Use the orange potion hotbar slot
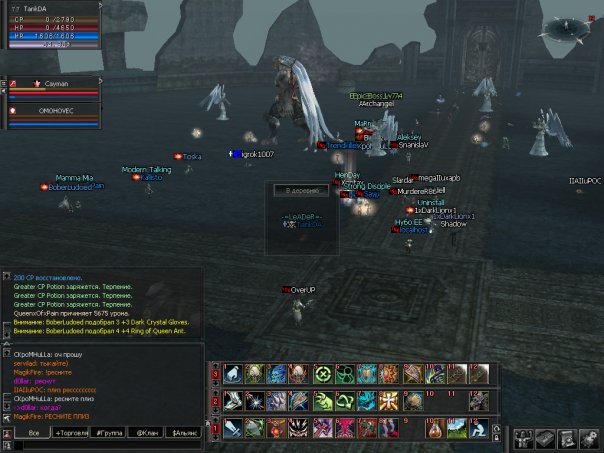This screenshot has width=604, height=453. [435, 428]
